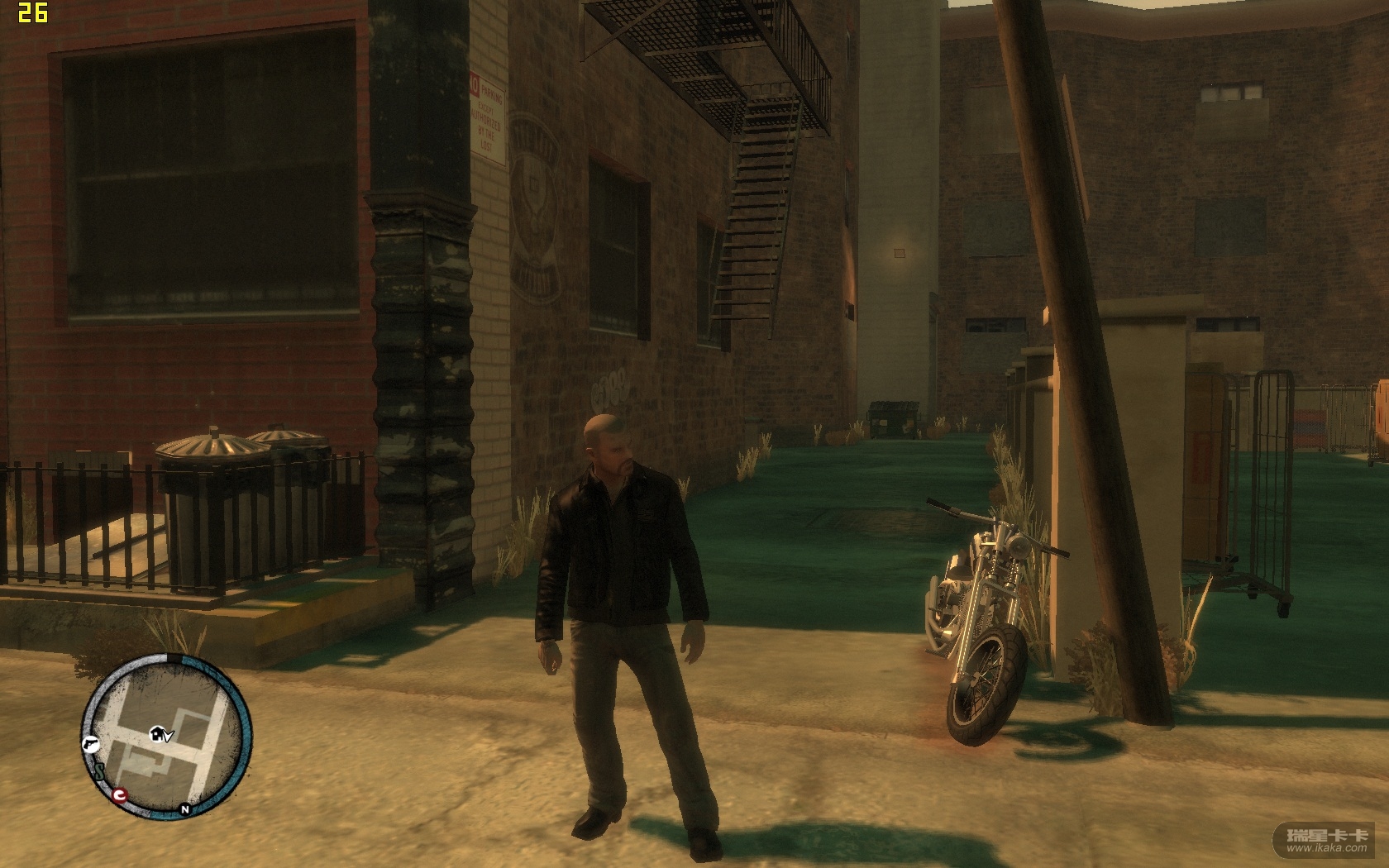The width and height of the screenshot is (1389, 868).
Task: Click the circular radar minimap
Action: point(165,738)
